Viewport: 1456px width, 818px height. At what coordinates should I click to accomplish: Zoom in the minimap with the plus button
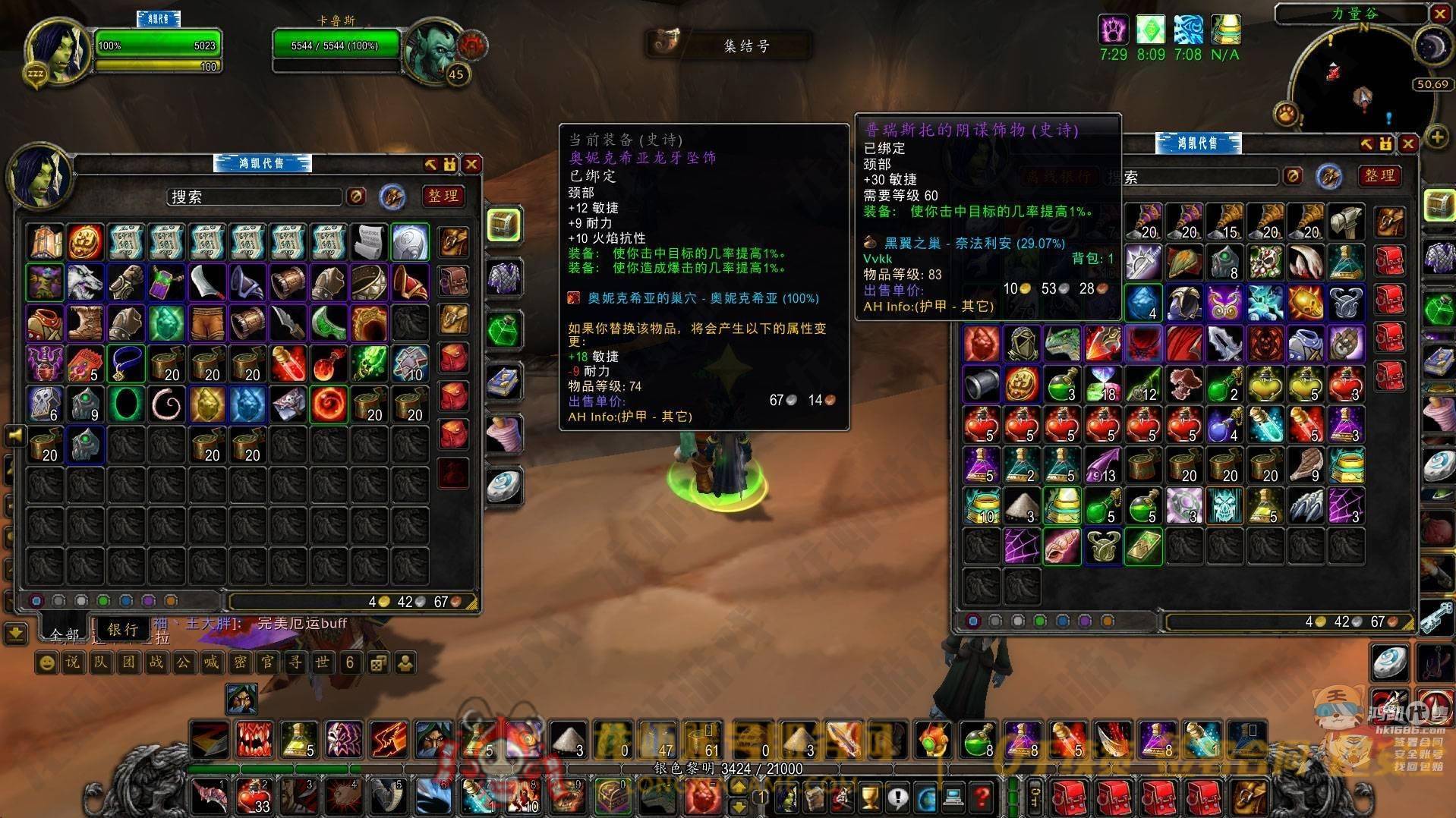tap(1437, 137)
